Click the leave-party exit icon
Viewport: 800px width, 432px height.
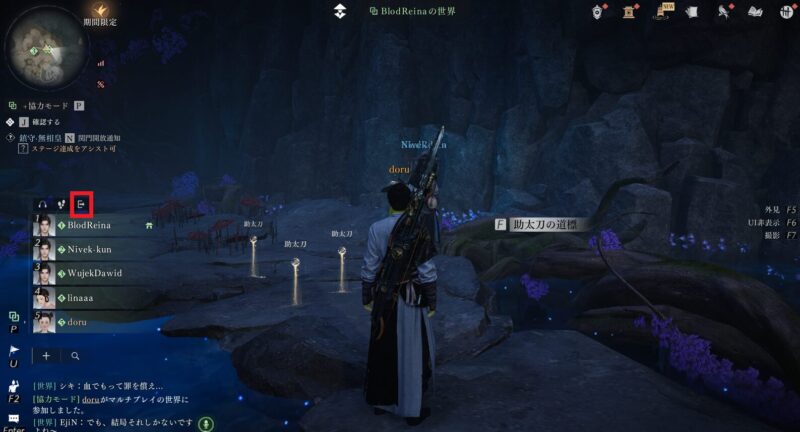[82, 205]
